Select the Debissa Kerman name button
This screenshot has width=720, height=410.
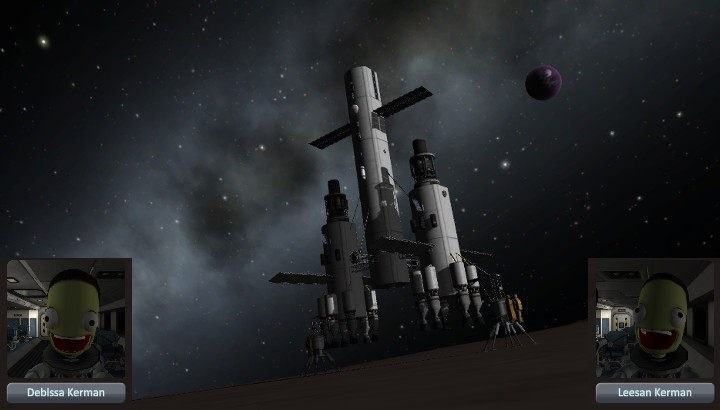tap(67, 393)
